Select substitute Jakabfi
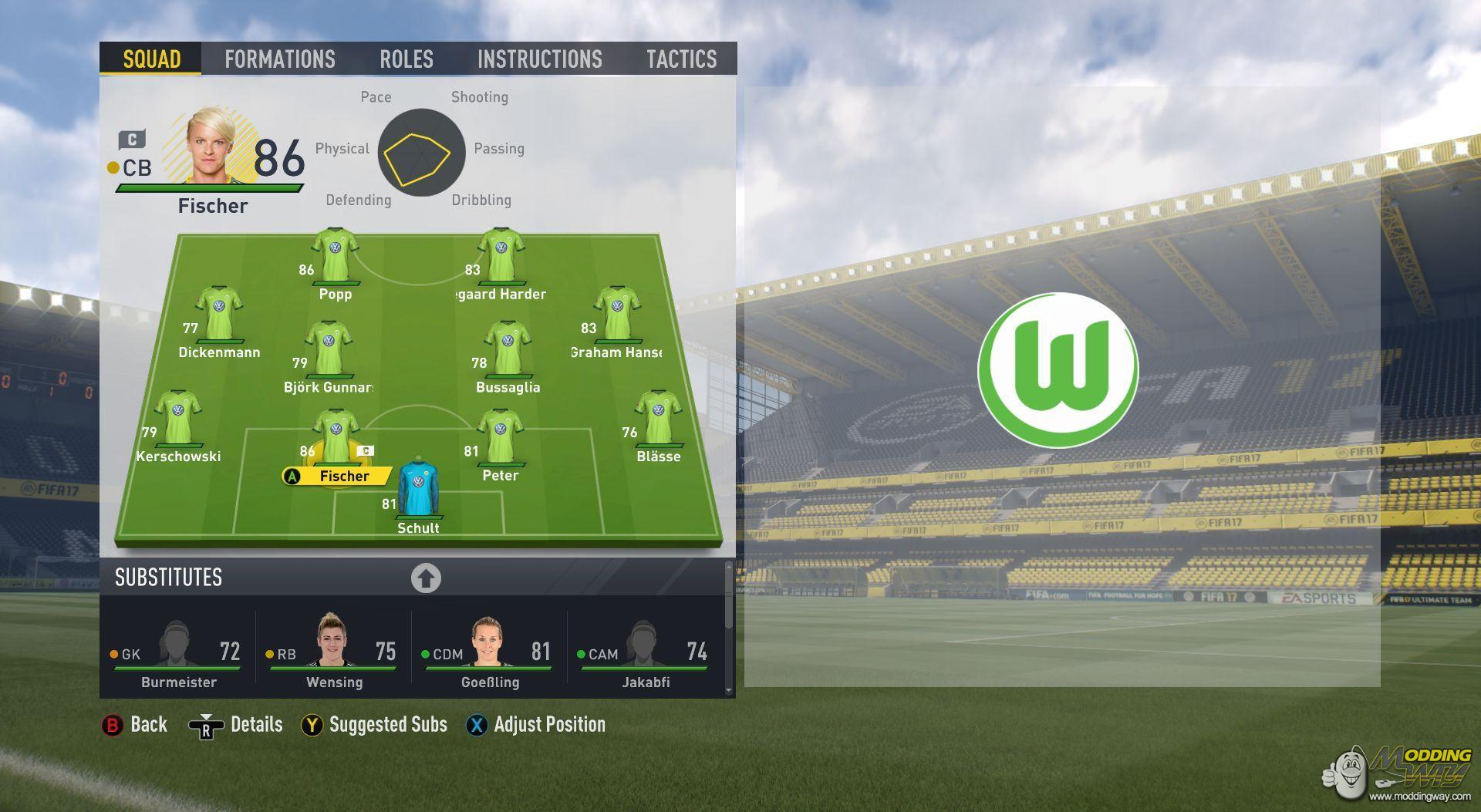The width and height of the screenshot is (1481, 812). (x=646, y=652)
